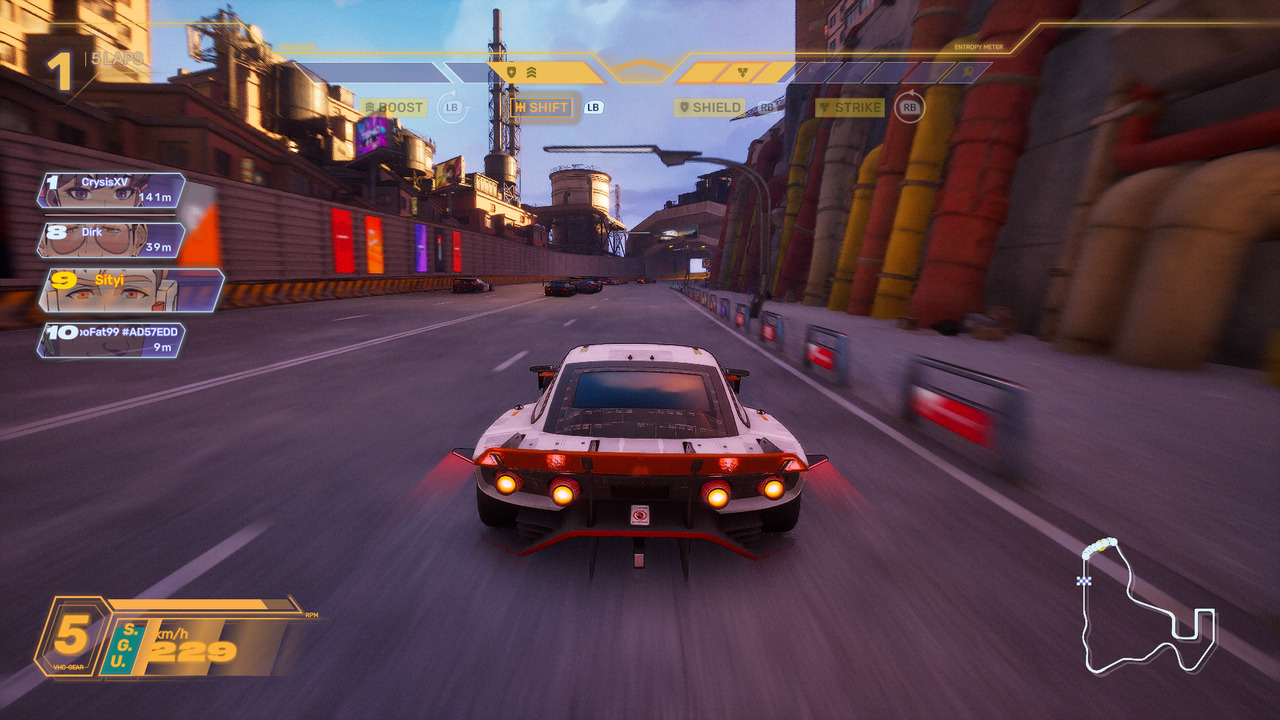Select the highlighted Shift ability
This screenshot has height=720, width=1280.
coord(542,107)
